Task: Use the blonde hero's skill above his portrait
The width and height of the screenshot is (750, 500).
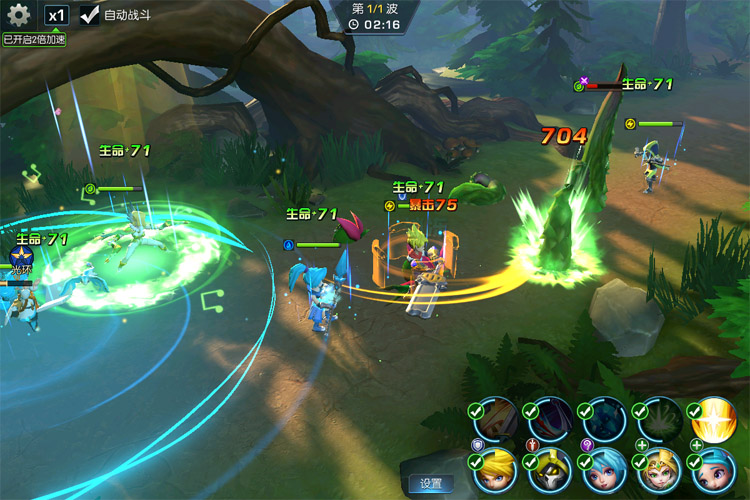Action: 494,419
